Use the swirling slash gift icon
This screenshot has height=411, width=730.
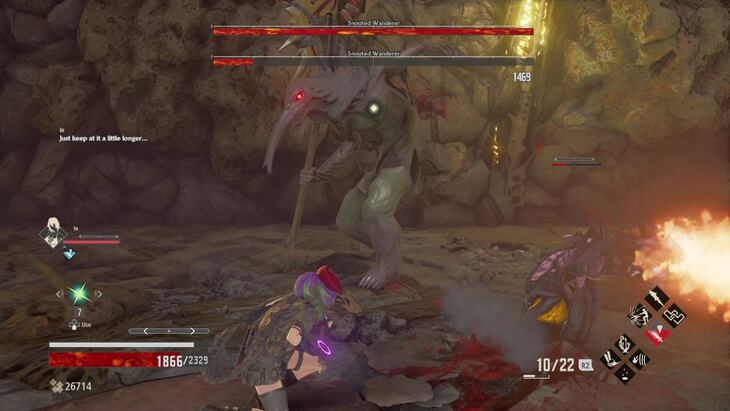point(642,358)
